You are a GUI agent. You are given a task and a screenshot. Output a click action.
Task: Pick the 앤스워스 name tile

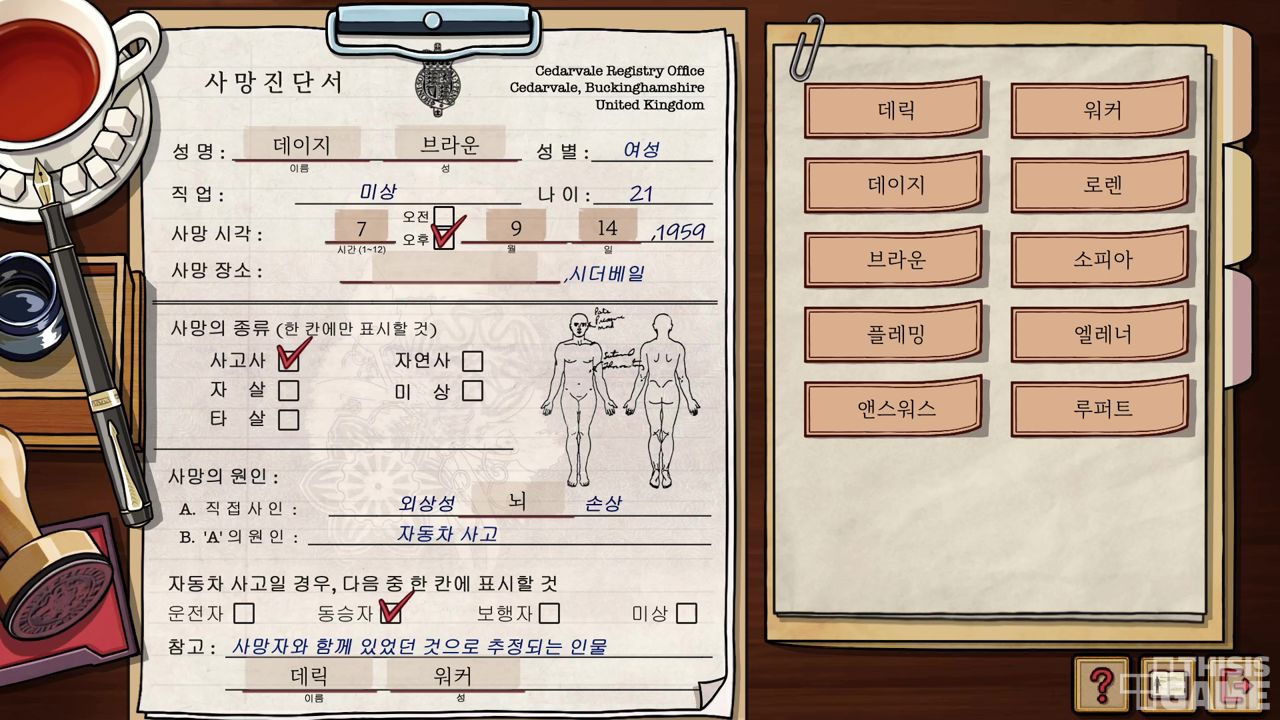895,408
